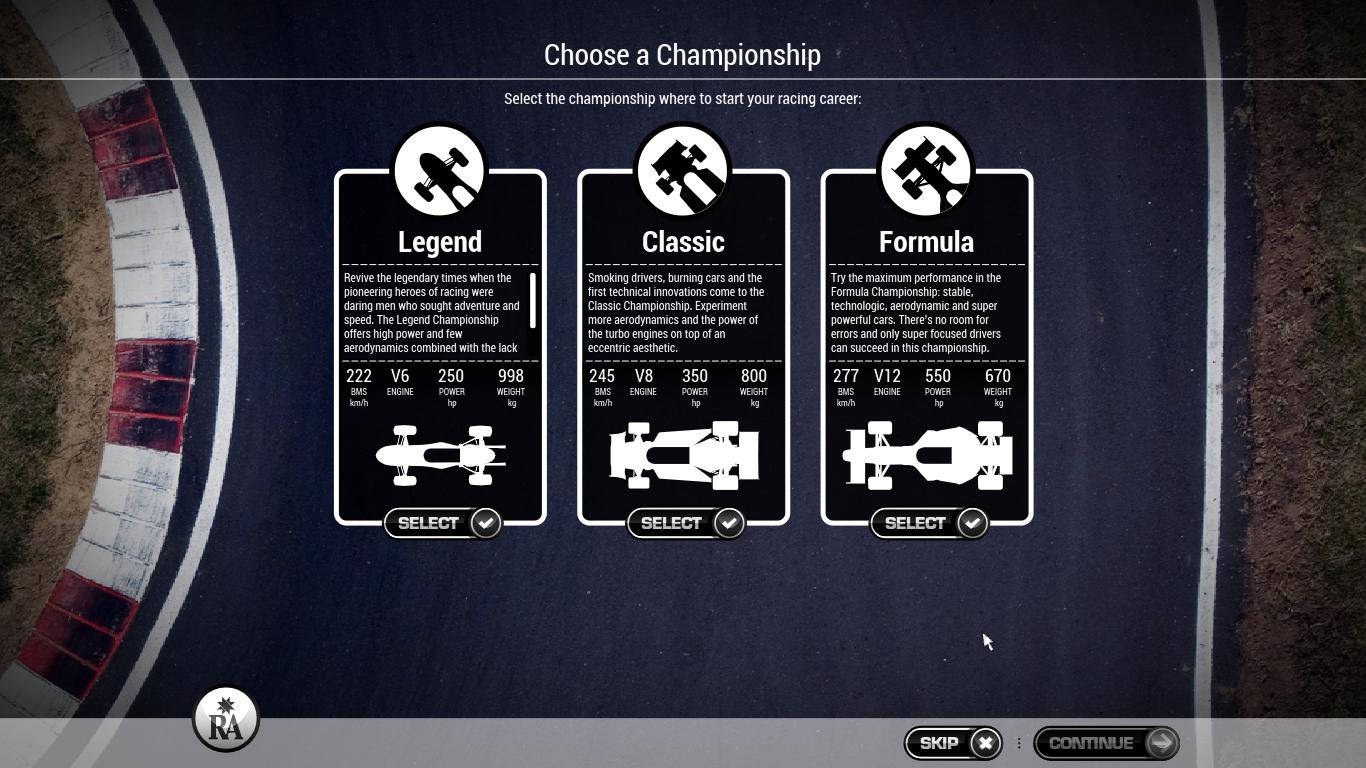Click the Formula championship car icon
The width and height of the screenshot is (1366, 768).
pos(925,168)
